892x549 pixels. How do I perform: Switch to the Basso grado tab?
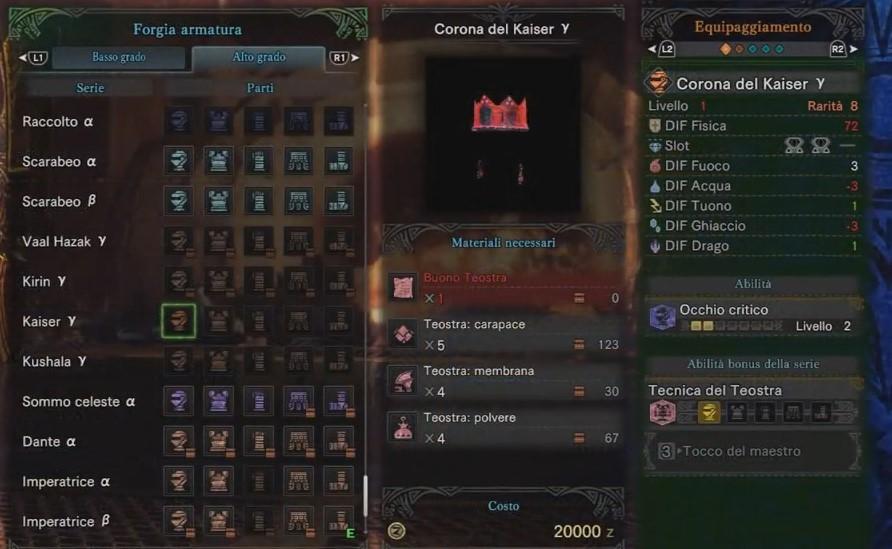(x=119, y=58)
